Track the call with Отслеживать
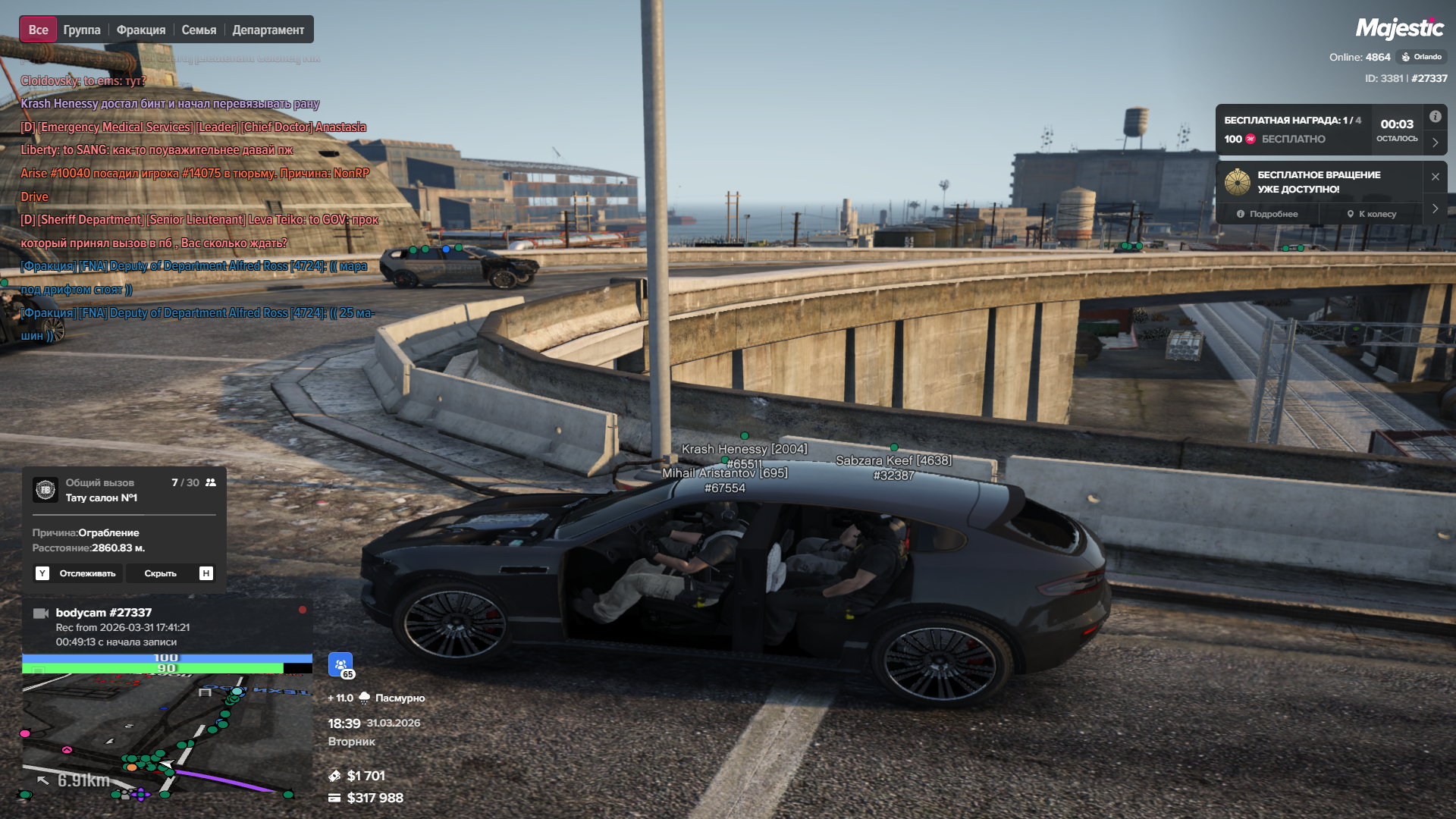The width and height of the screenshot is (1456, 819). coord(79,573)
